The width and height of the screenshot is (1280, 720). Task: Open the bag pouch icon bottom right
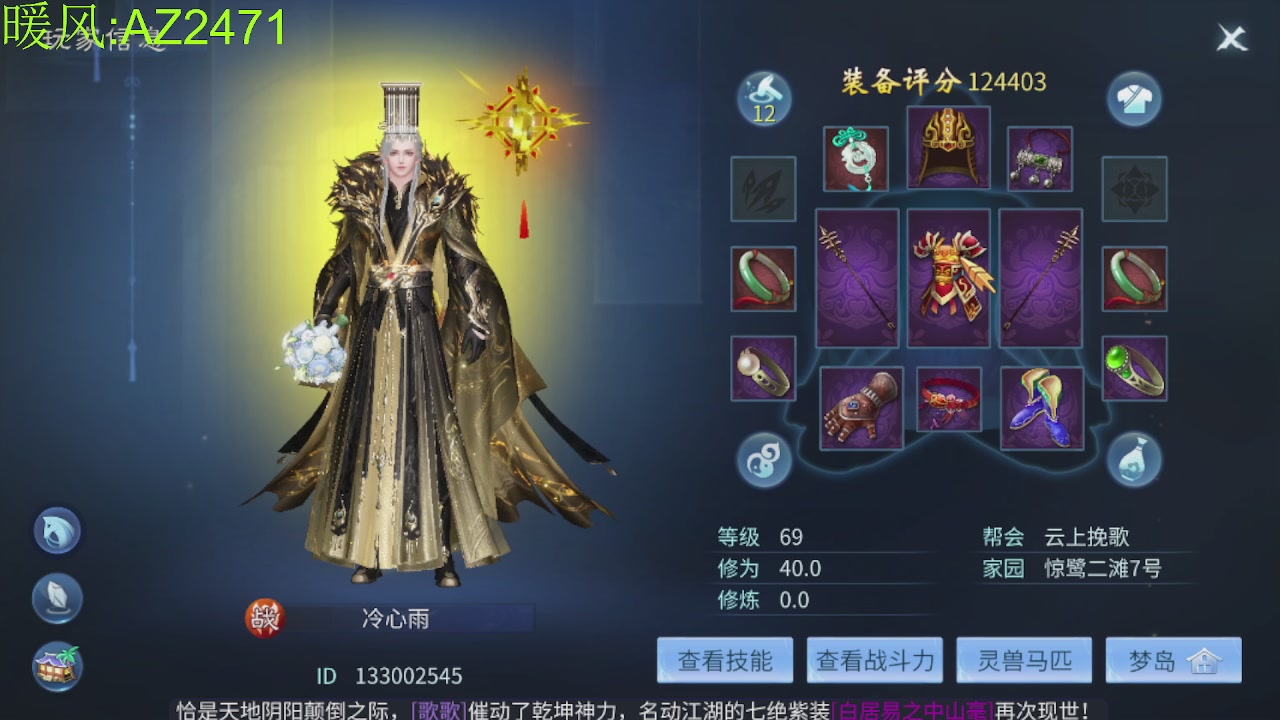tap(1133, 460)
